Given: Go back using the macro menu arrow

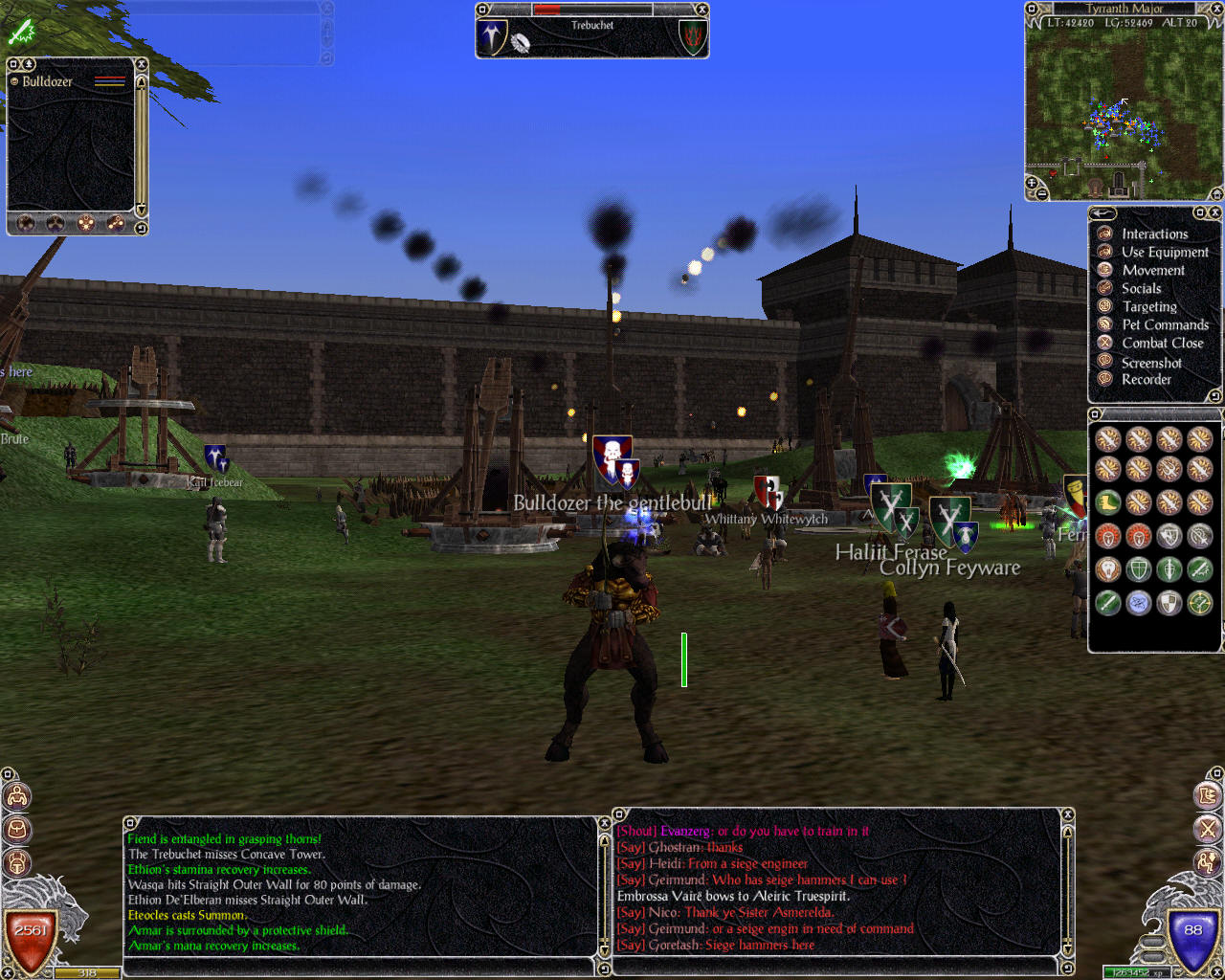Looking at the screenshot, I should pyautogui.click(x=1102, y=213).
